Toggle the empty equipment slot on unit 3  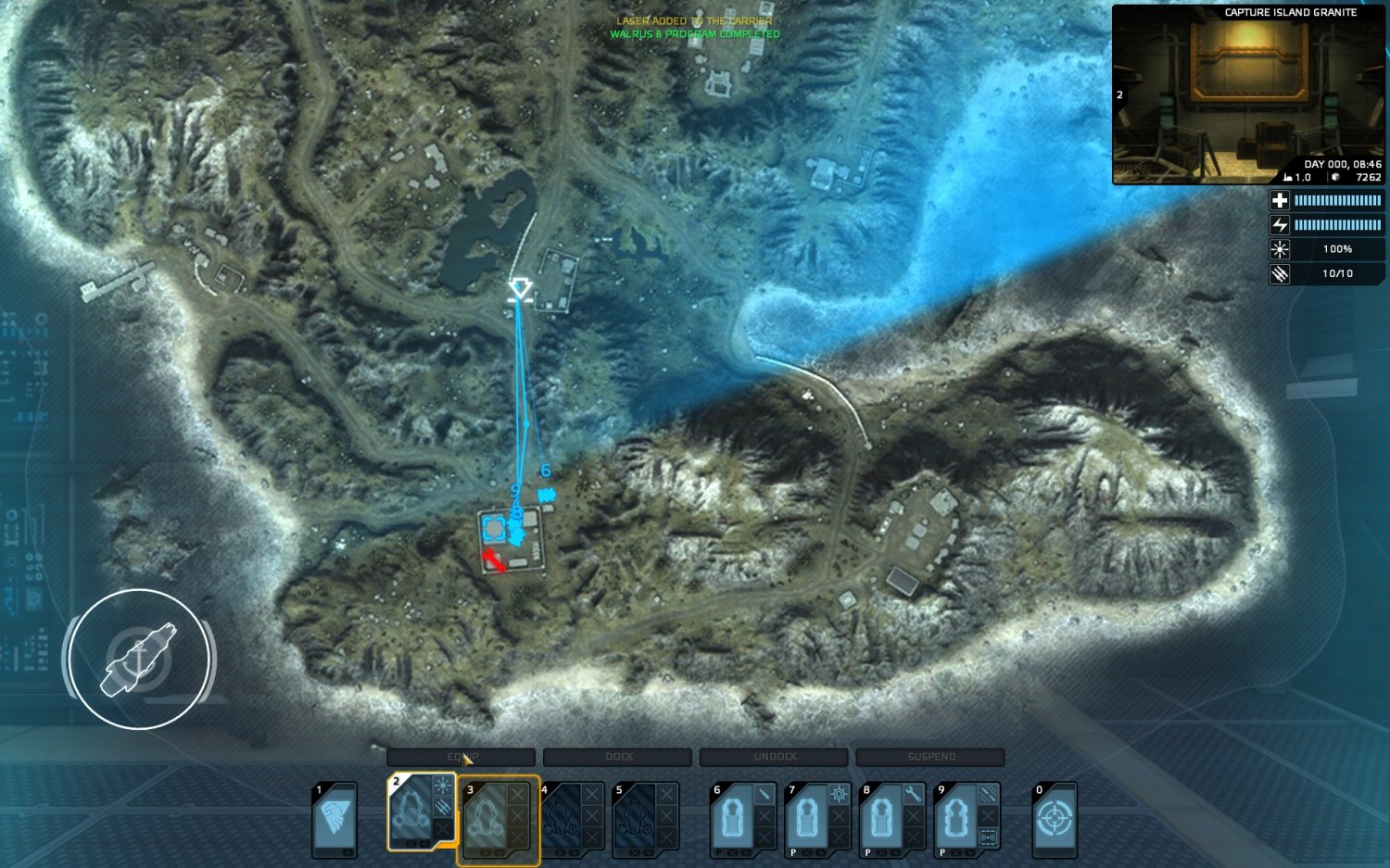517,792
